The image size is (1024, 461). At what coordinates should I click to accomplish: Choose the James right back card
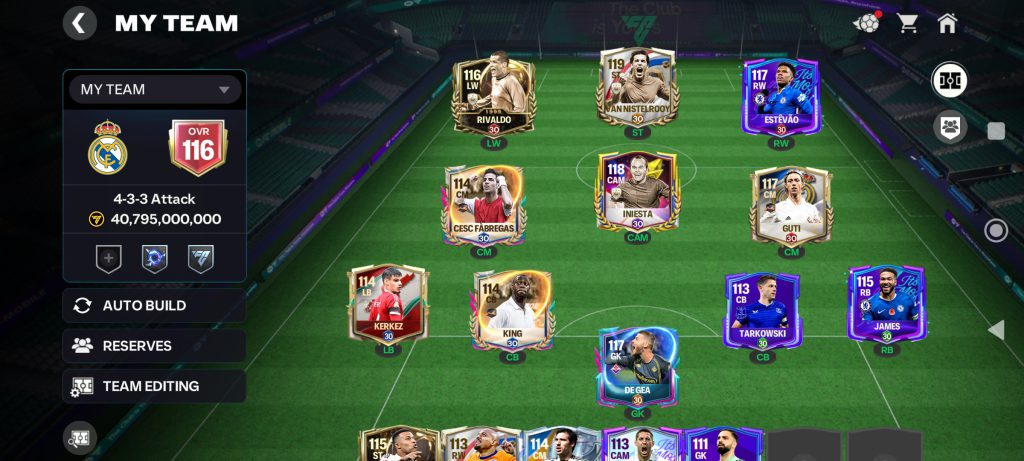[886, 304]
